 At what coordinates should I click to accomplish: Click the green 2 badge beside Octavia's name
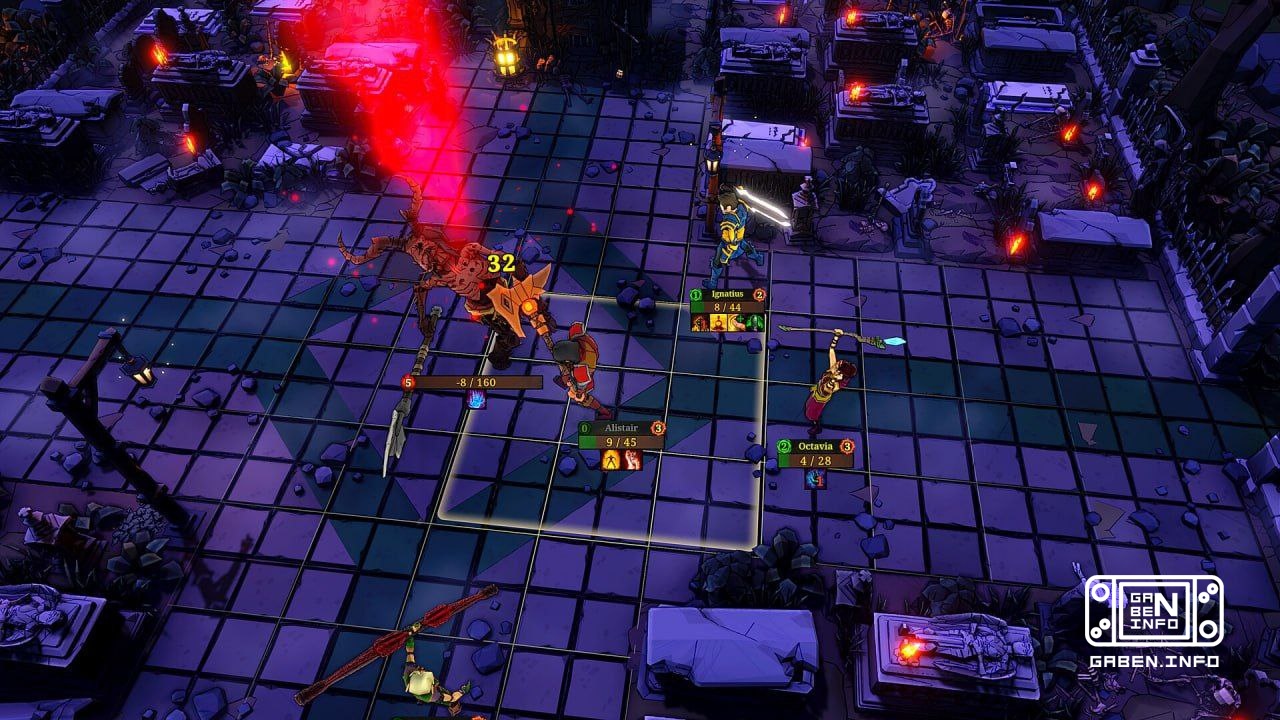coord(784,445)
